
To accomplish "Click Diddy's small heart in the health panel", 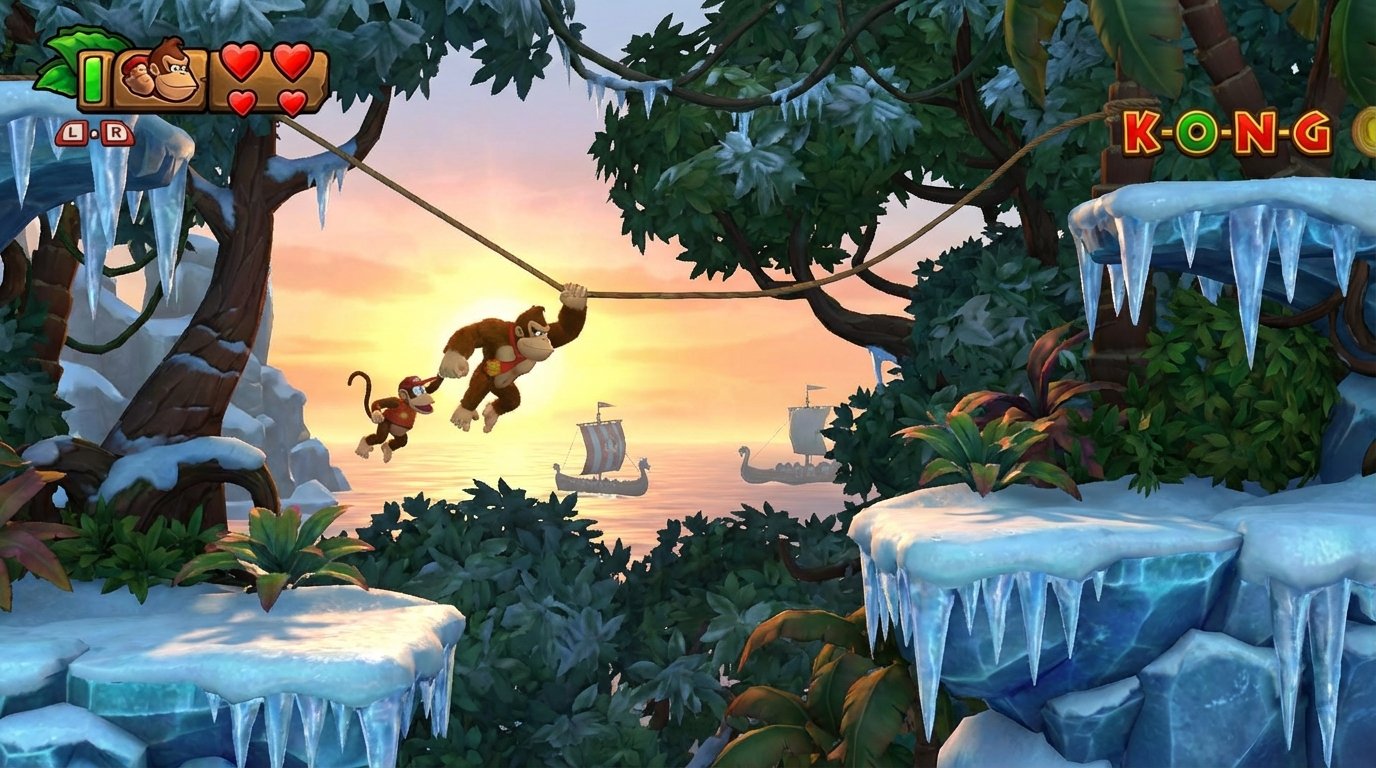I will click(x=240, y=100).
